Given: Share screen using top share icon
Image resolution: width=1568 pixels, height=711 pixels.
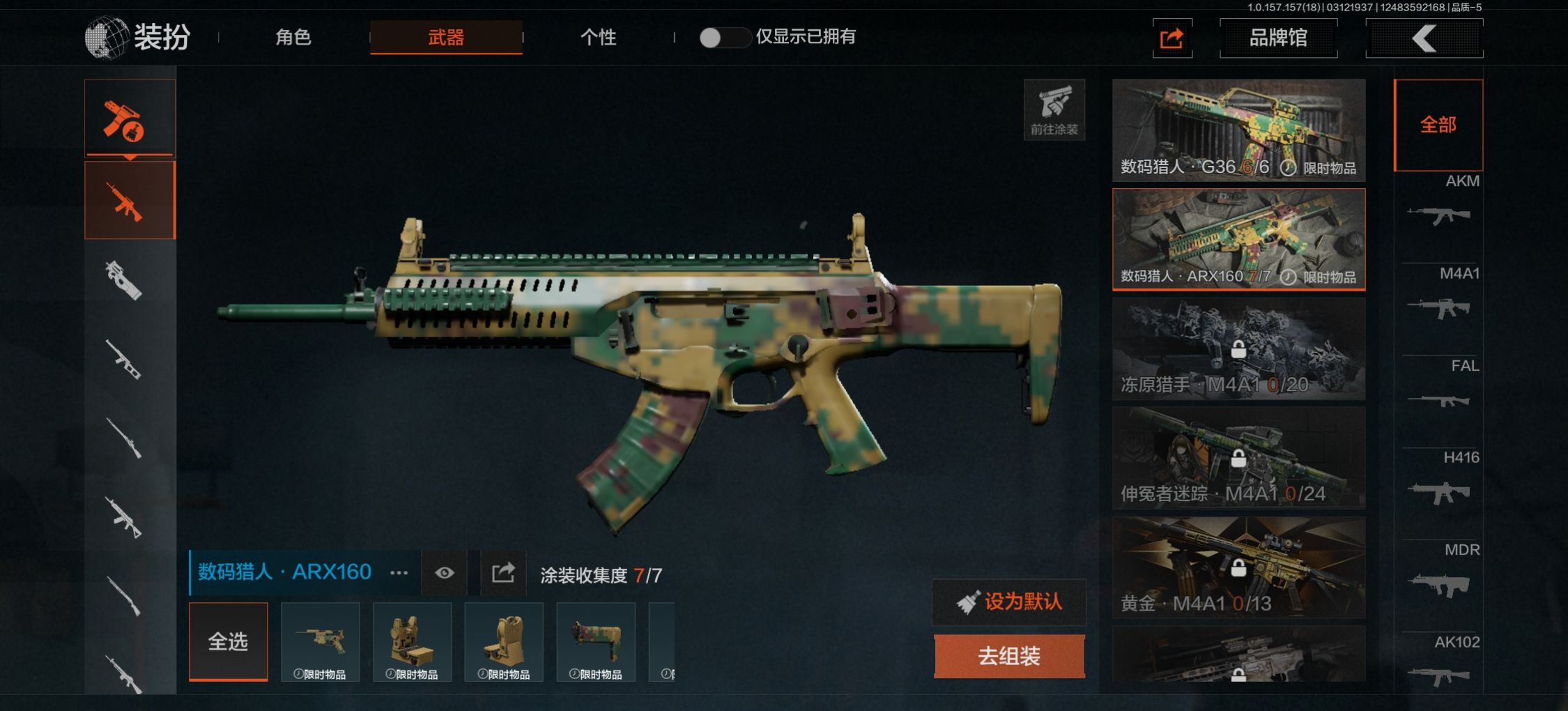Looking at the screenshot, I should pyautogui.click(x=1171, y=38).
